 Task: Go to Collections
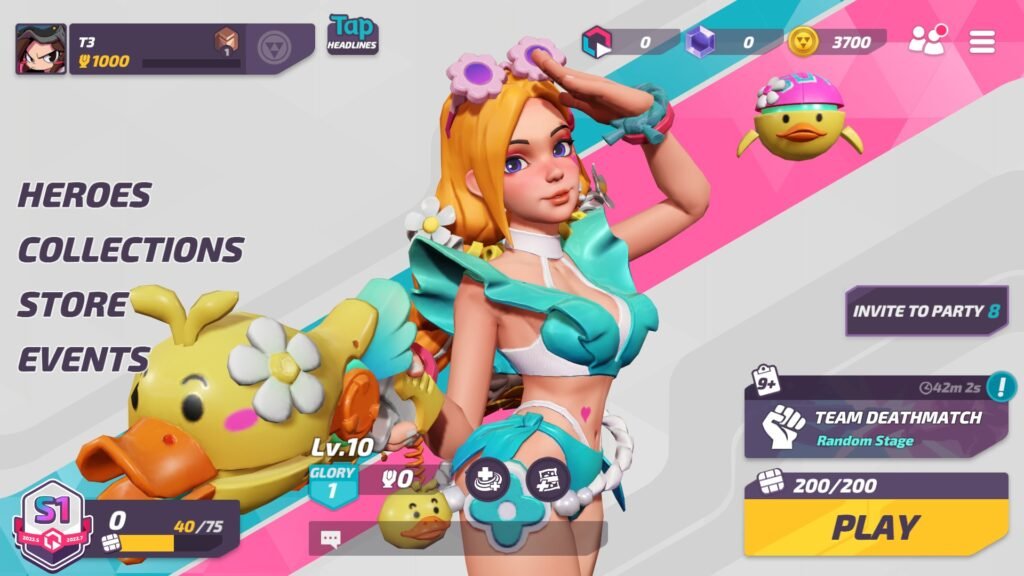[131, 249]
